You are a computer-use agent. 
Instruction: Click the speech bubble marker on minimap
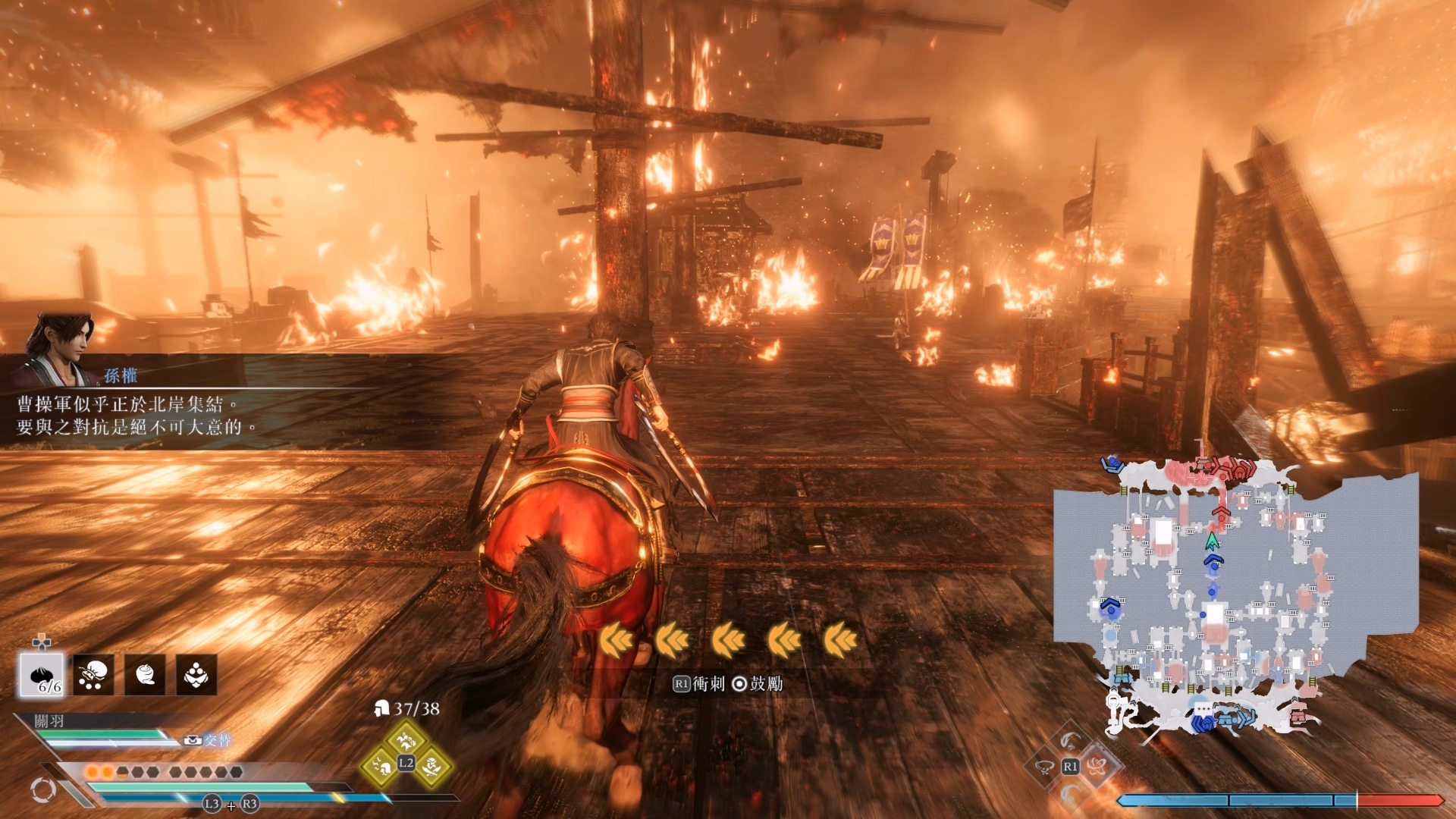1203,710
